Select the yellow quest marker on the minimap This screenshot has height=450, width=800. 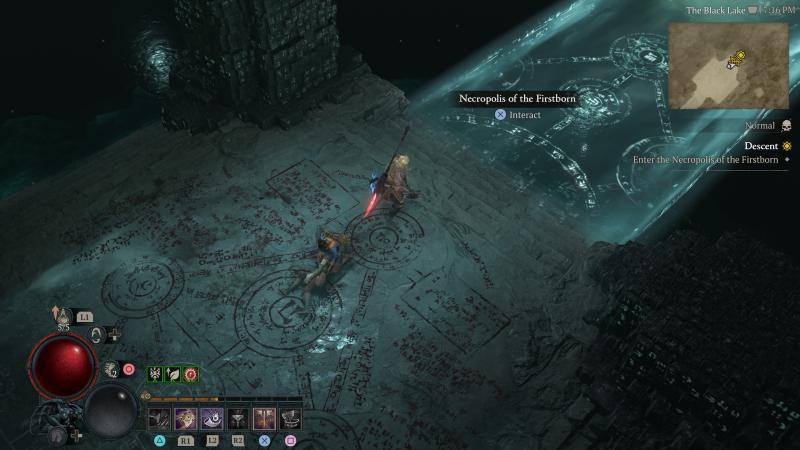click(737, 59)
